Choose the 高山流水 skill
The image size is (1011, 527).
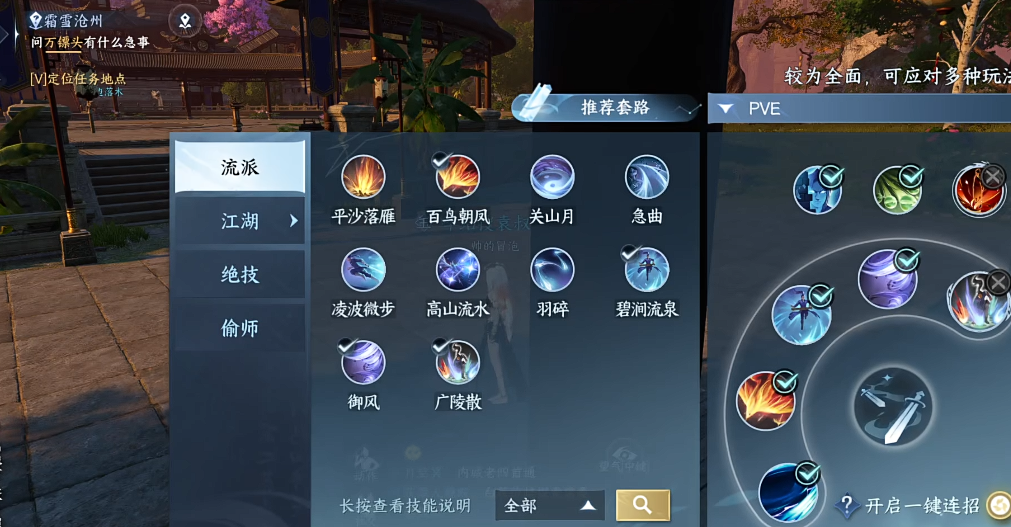[x=458, y=270]
